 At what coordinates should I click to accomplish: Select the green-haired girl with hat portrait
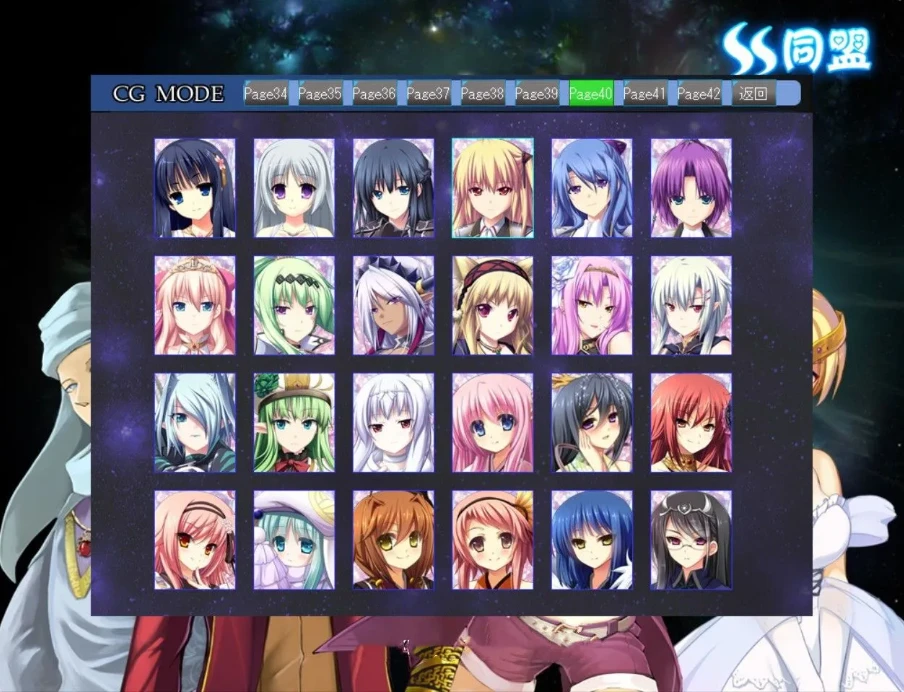tap(294, 423)
